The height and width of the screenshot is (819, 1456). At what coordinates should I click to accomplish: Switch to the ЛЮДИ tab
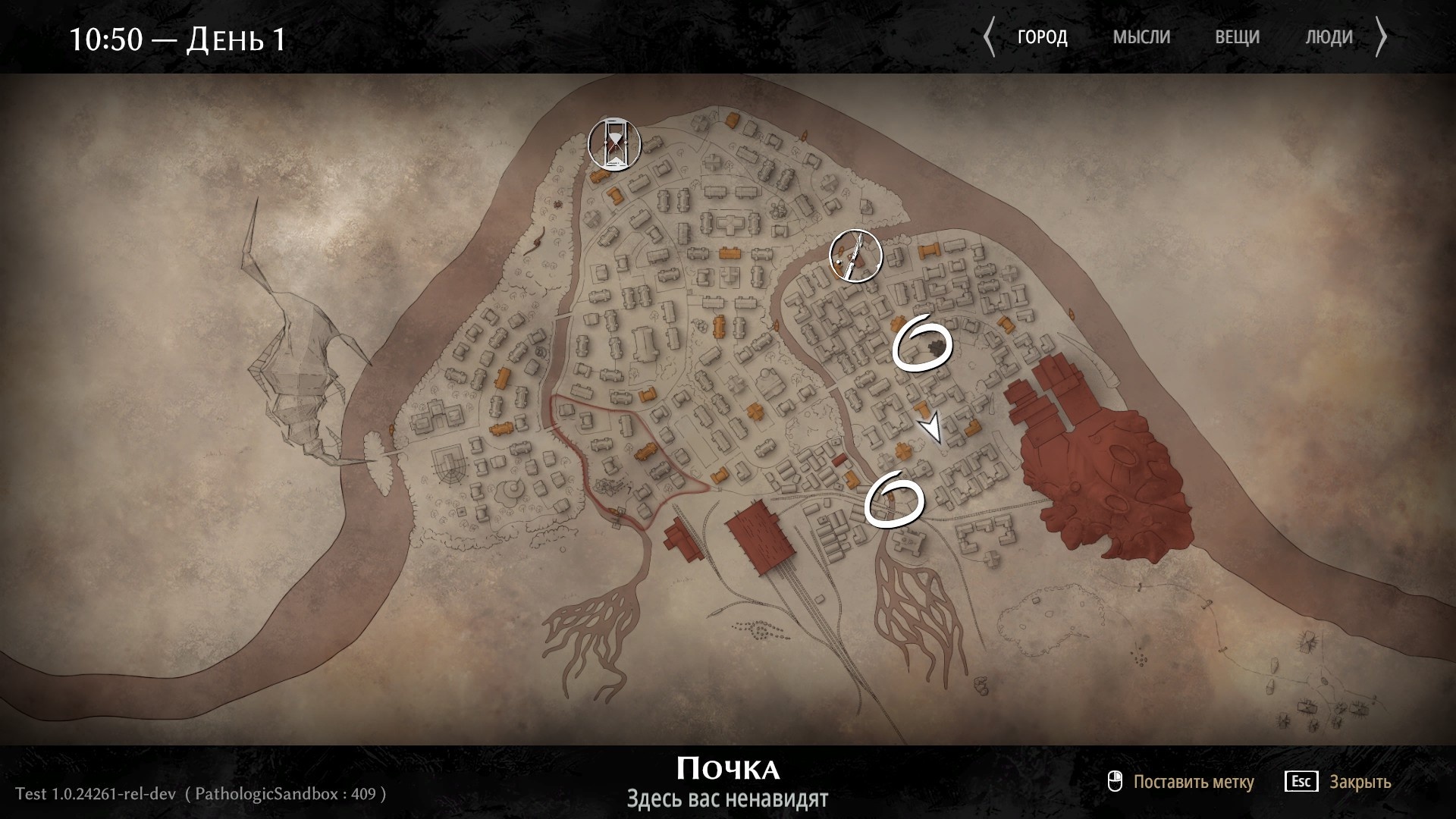[1329, 36]
